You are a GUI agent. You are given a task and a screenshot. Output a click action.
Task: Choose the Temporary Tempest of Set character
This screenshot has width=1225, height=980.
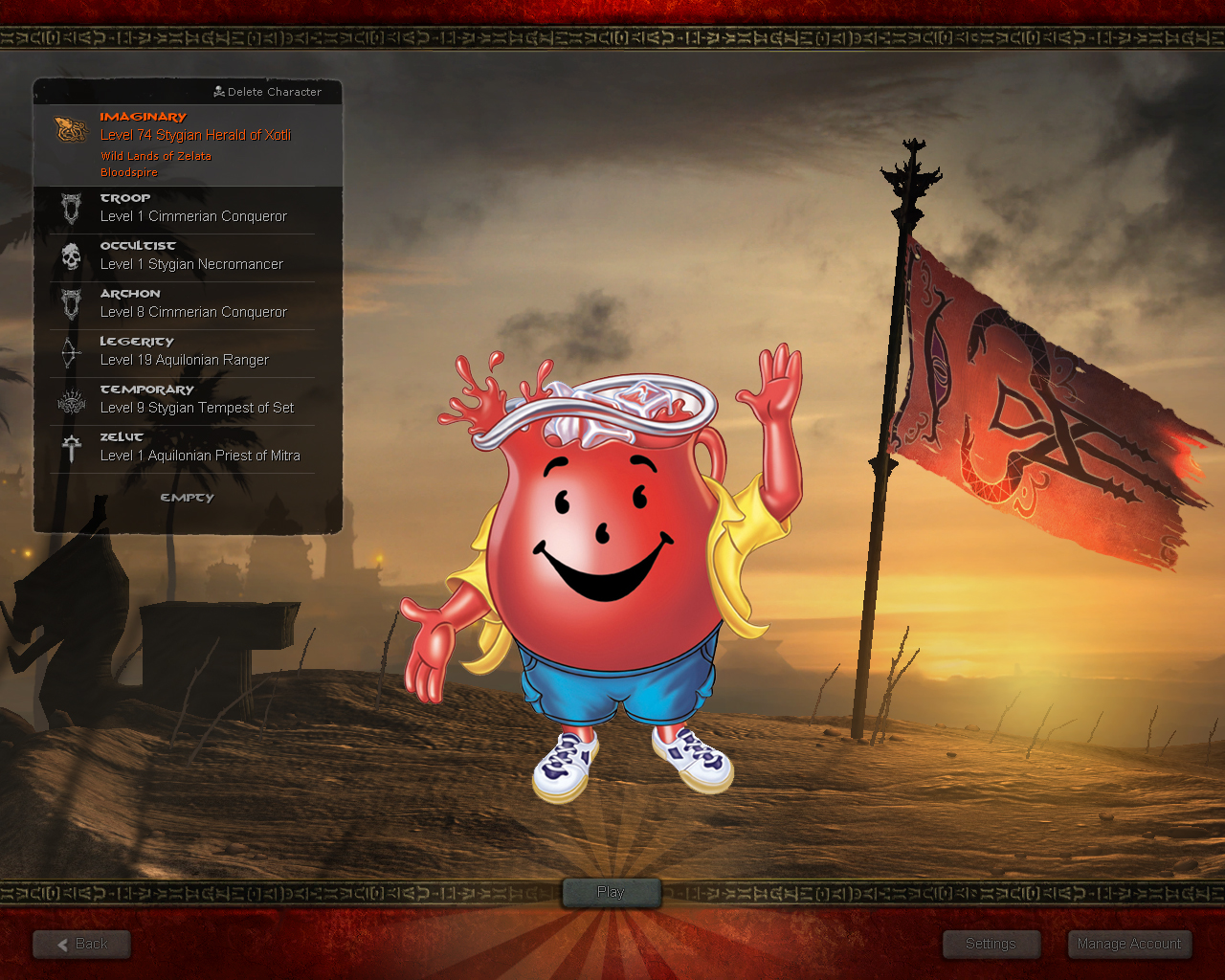coord(187,400)
